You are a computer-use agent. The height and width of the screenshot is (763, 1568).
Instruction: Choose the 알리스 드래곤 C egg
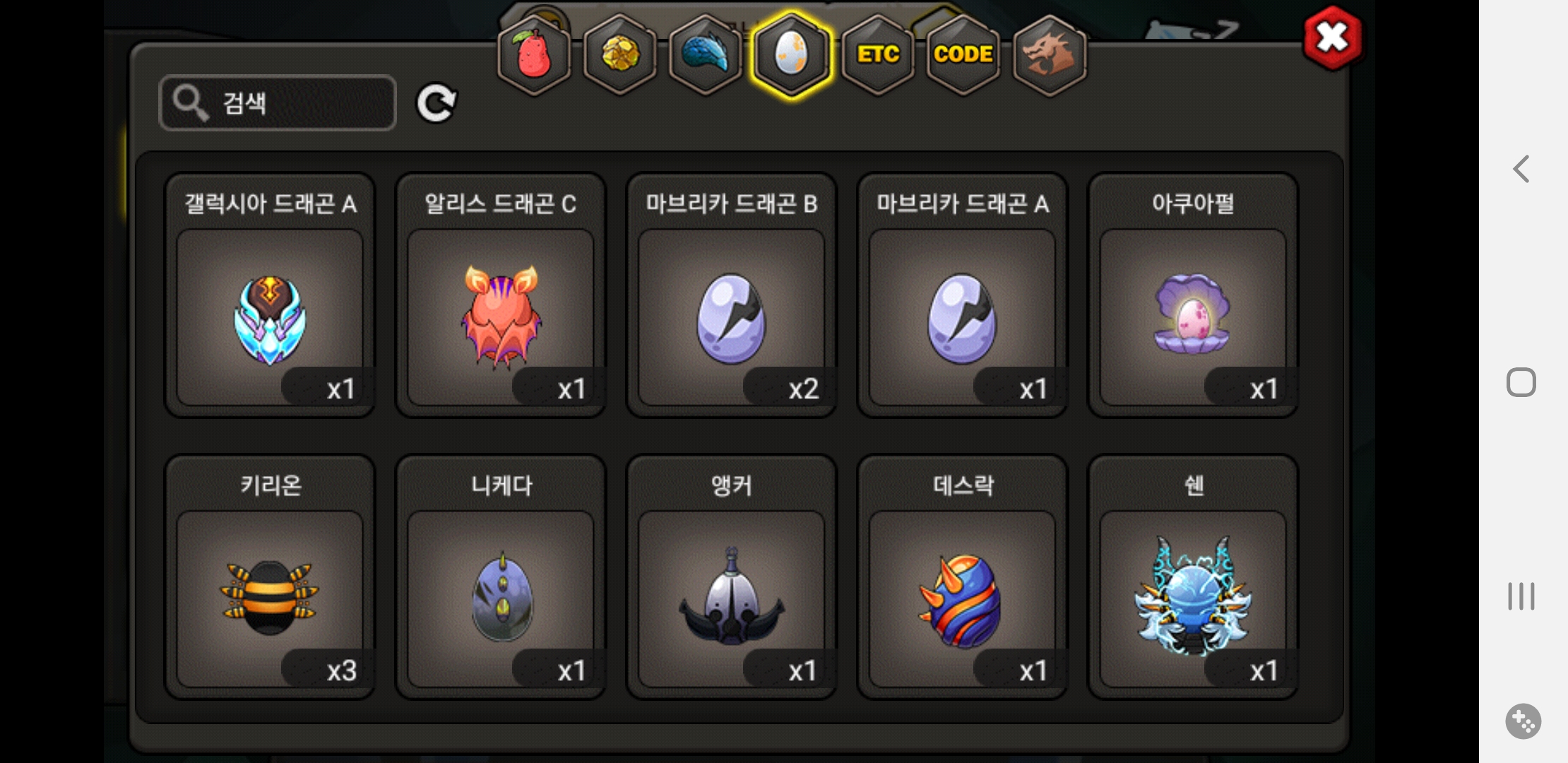pyautogui.click(x=501, y=318)
